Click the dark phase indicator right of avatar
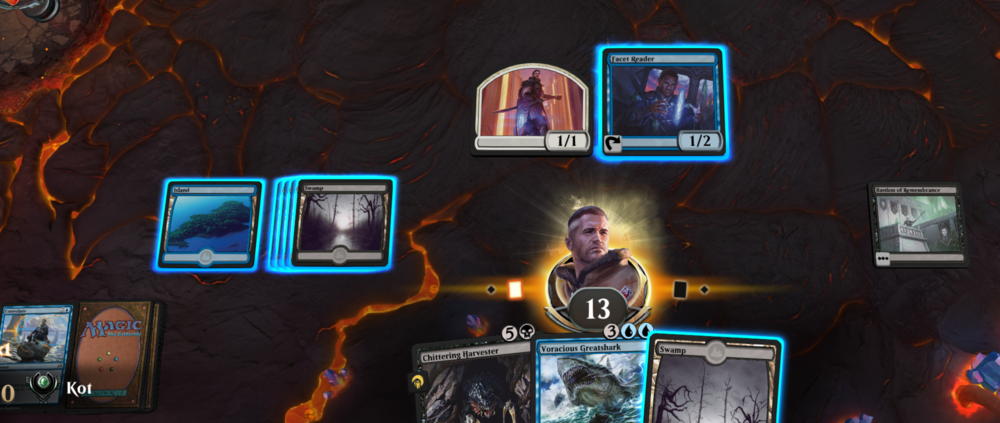The height and width of the screenshot is (423, 1000). coord(680,290)
